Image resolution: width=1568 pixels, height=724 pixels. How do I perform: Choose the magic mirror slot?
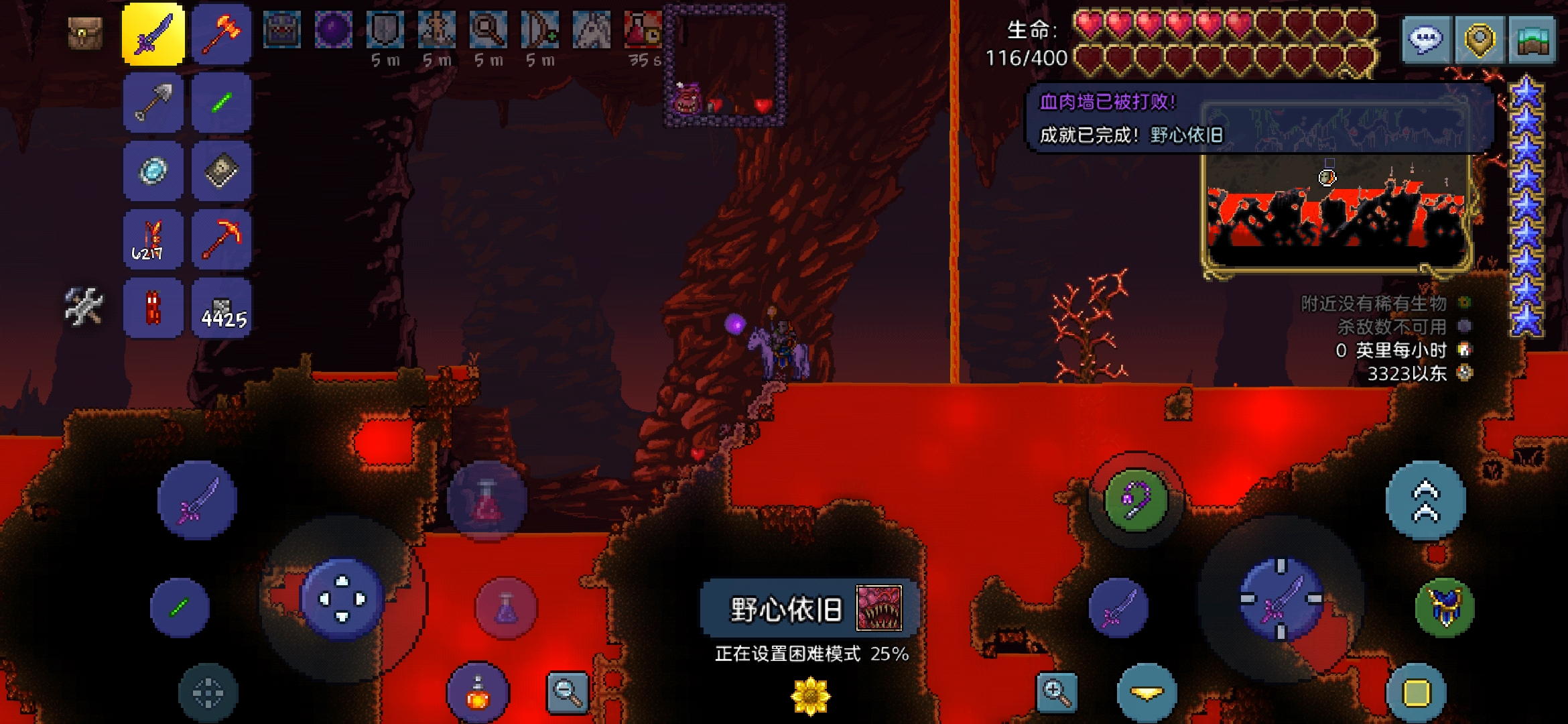(153, 171)
